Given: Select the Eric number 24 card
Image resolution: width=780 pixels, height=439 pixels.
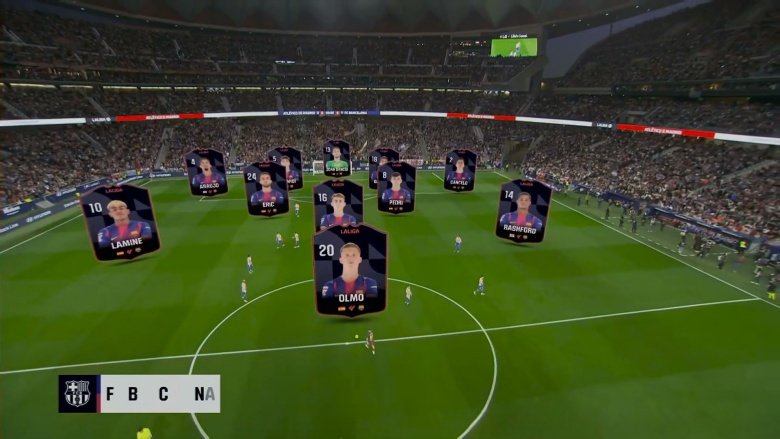Looking at the screenshot, I should (x=266, y=189).
